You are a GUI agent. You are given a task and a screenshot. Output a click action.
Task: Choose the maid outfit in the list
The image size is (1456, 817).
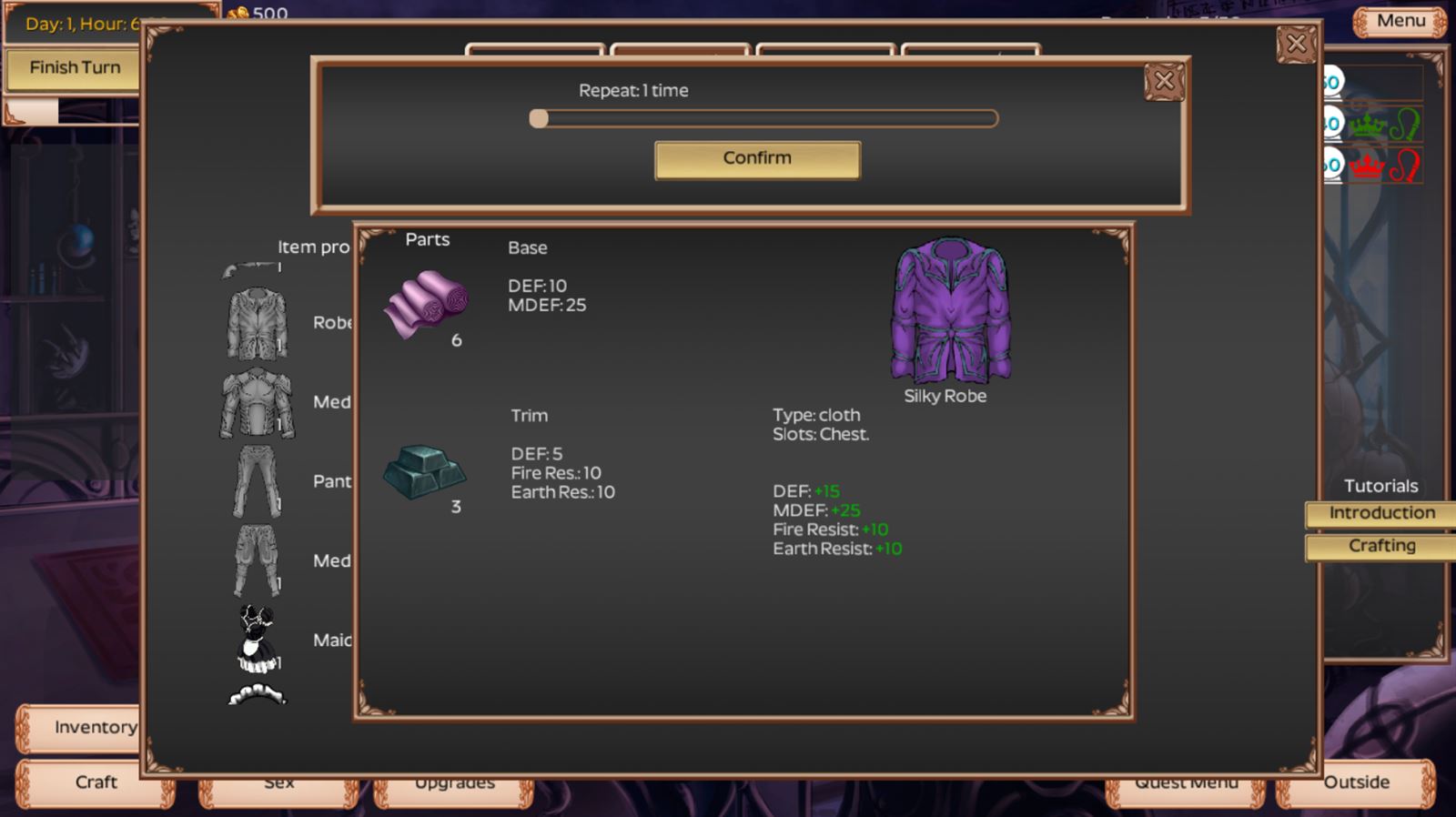tap(258, 637)
